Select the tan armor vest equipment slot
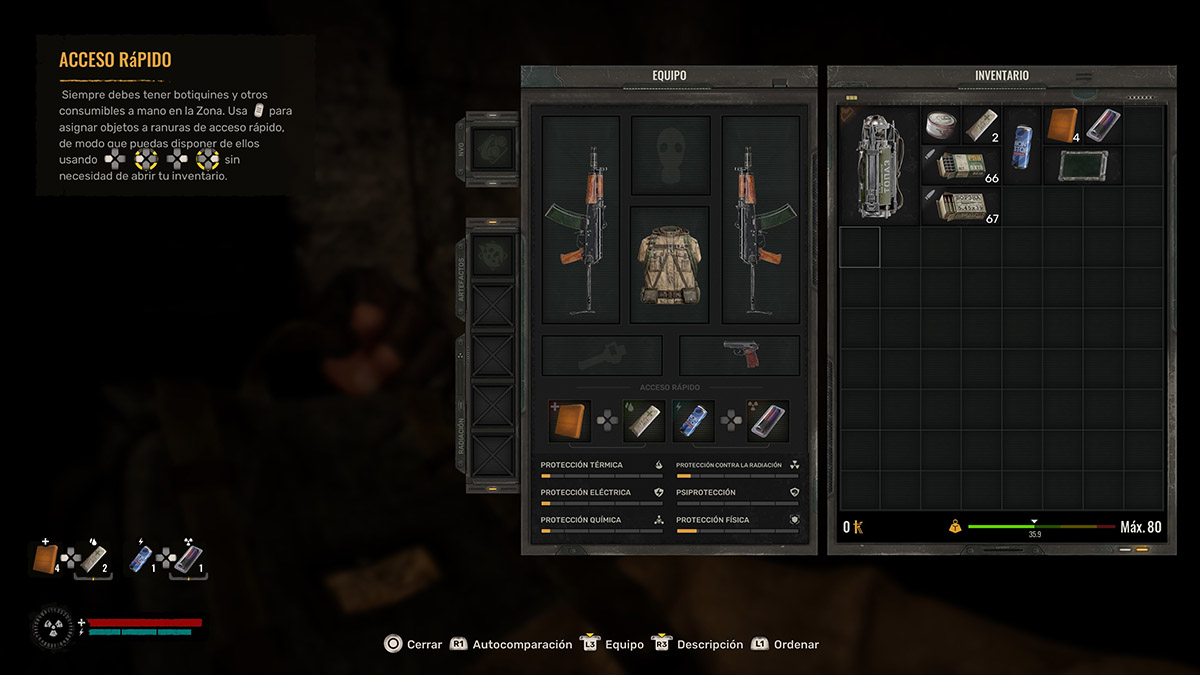This screenshot has height=675, width=1200. tap(670, 263)
